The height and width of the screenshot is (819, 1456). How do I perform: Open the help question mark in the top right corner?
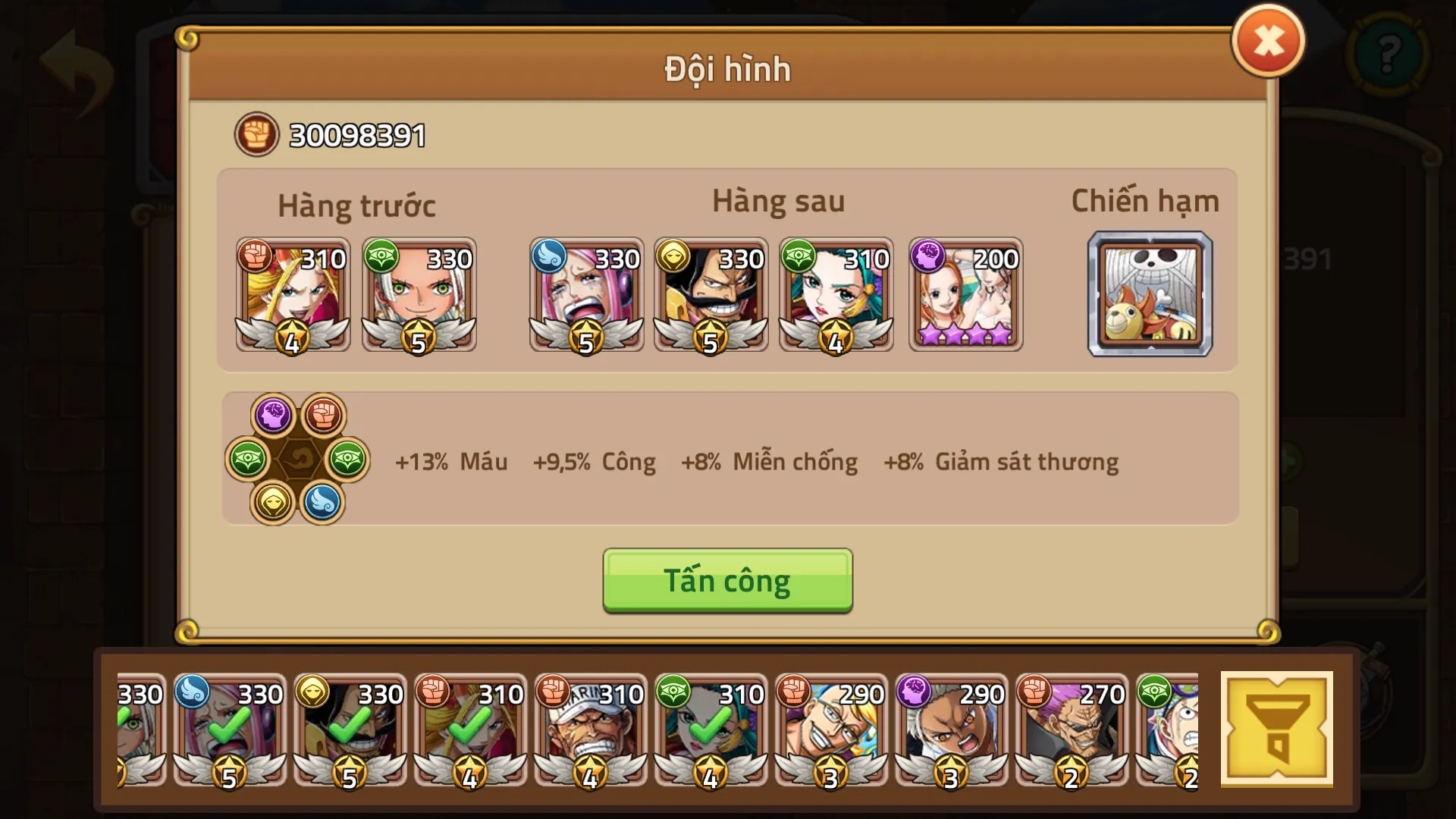point(1390,55)
